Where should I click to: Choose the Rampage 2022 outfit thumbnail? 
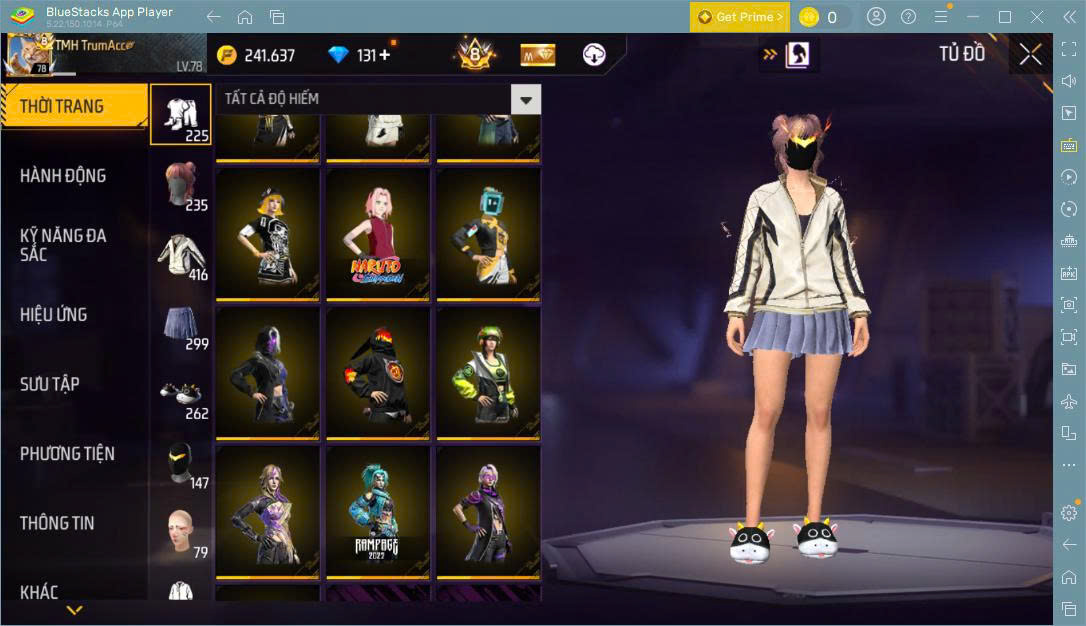pos(377,511)
